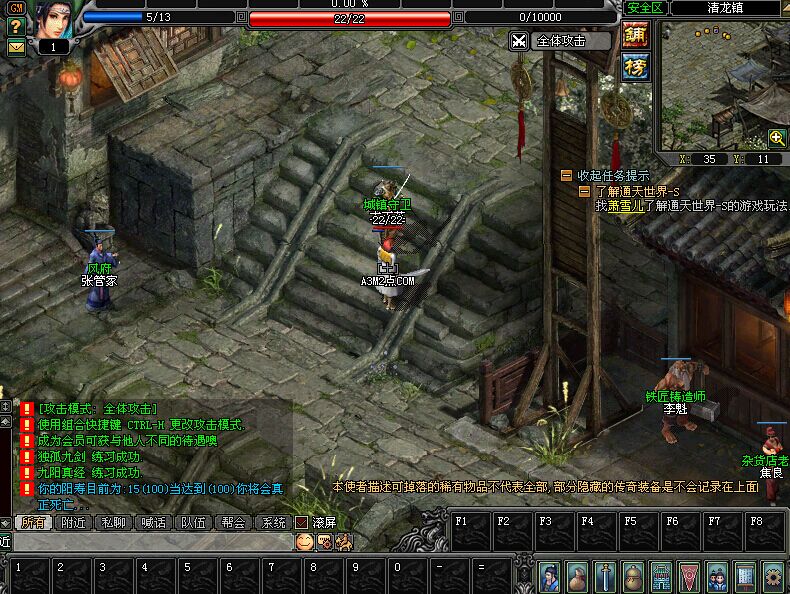Click the yellow question mark help icon
The width and height of the screenshot is (790, 594).
pyautogui.click(x=15, y=27)
